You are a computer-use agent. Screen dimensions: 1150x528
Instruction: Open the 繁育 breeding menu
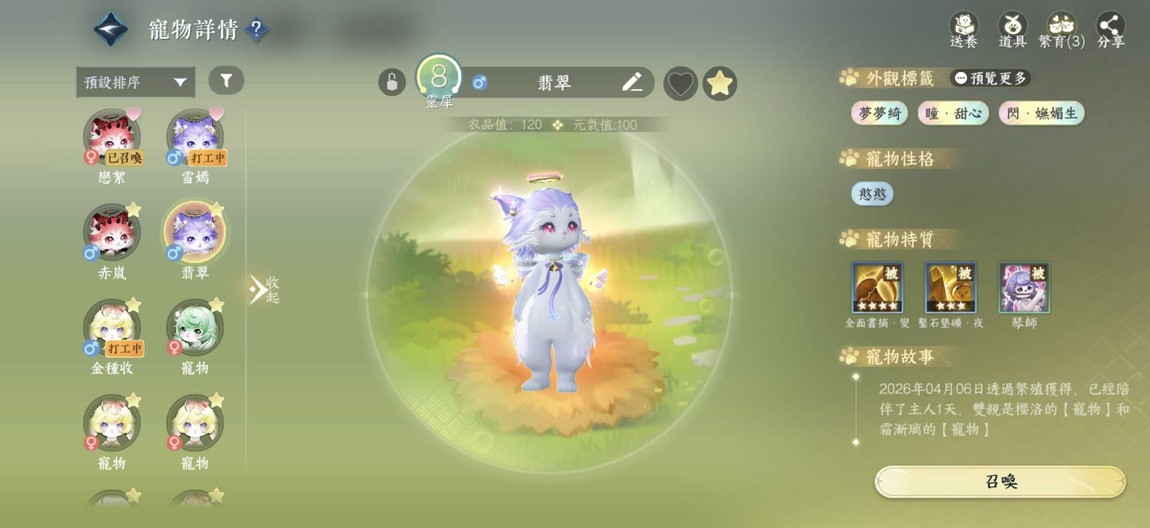(x=1061, y=29)
